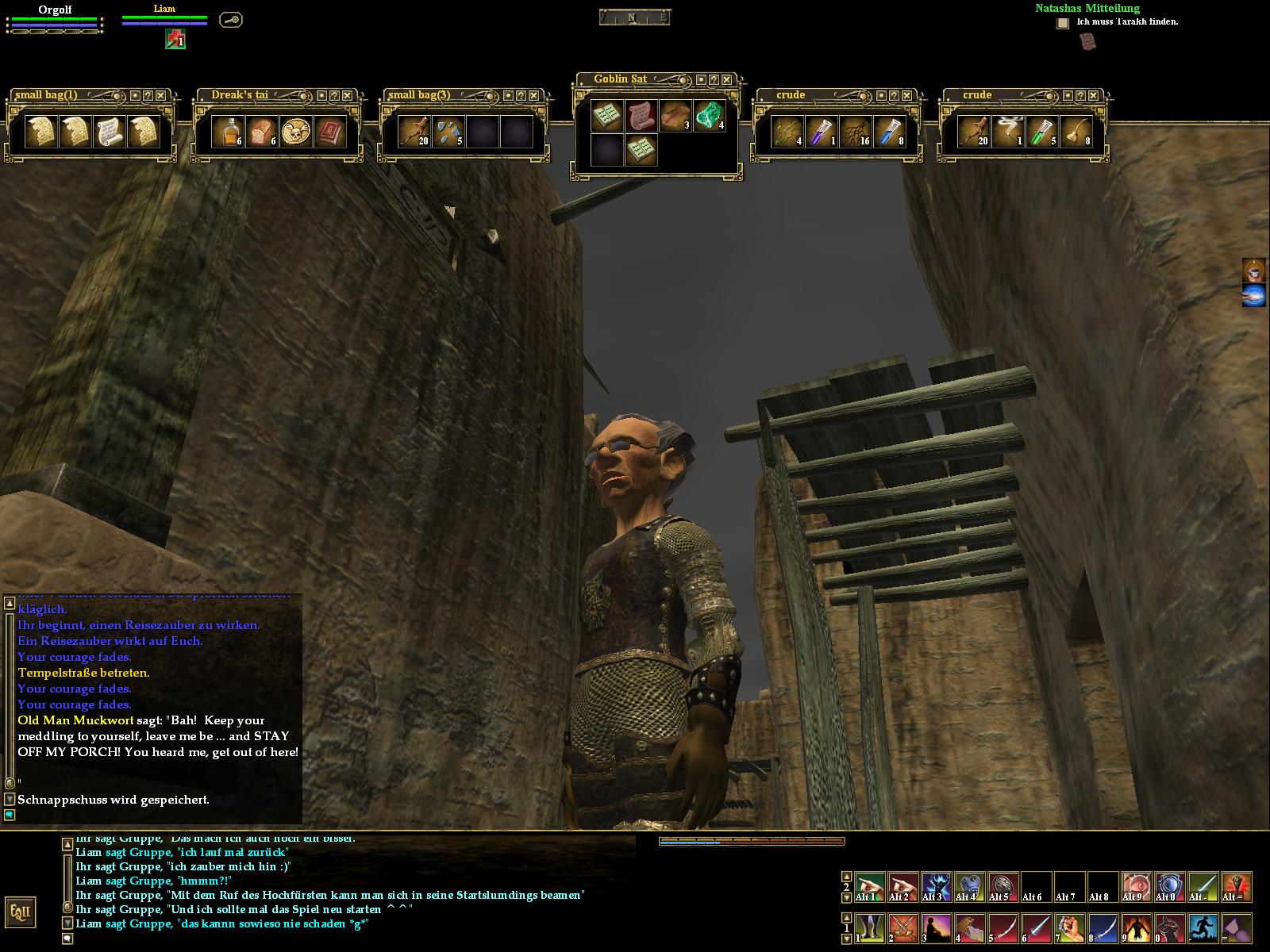Select the bread item in Dreak's bag
The width and height of the screenshot is (1270, 952).
[261, 132]
